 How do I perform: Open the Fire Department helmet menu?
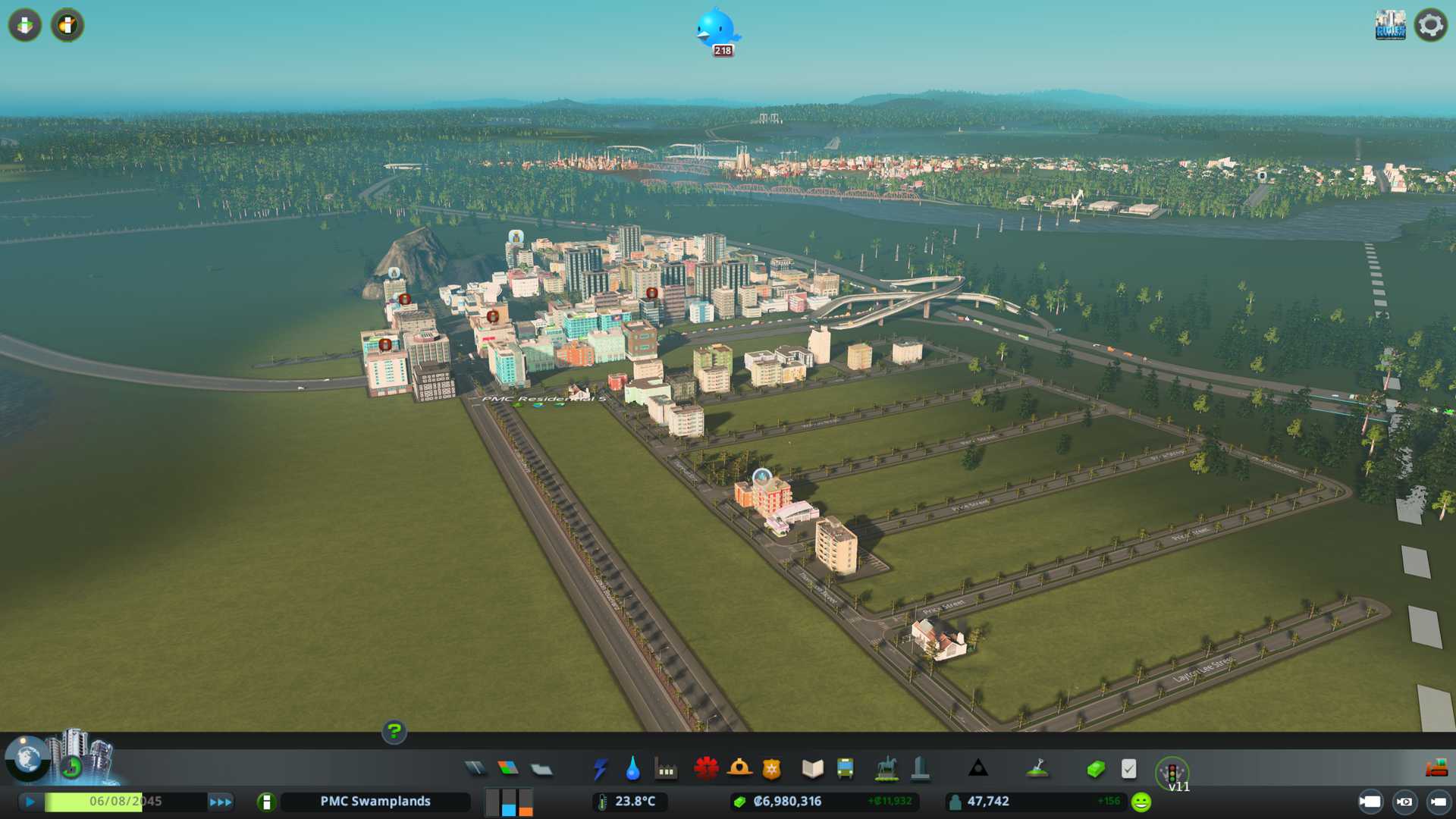(739, 769)
